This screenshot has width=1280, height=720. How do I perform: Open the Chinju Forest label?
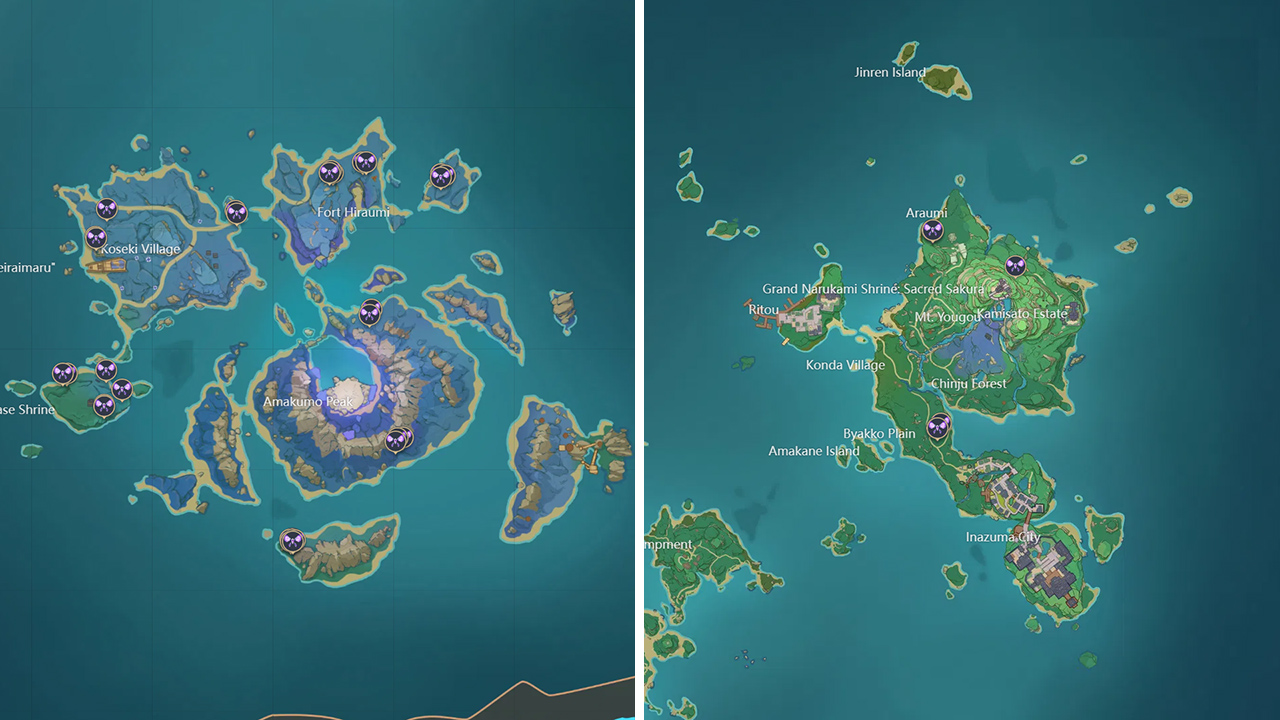[970, 383]
